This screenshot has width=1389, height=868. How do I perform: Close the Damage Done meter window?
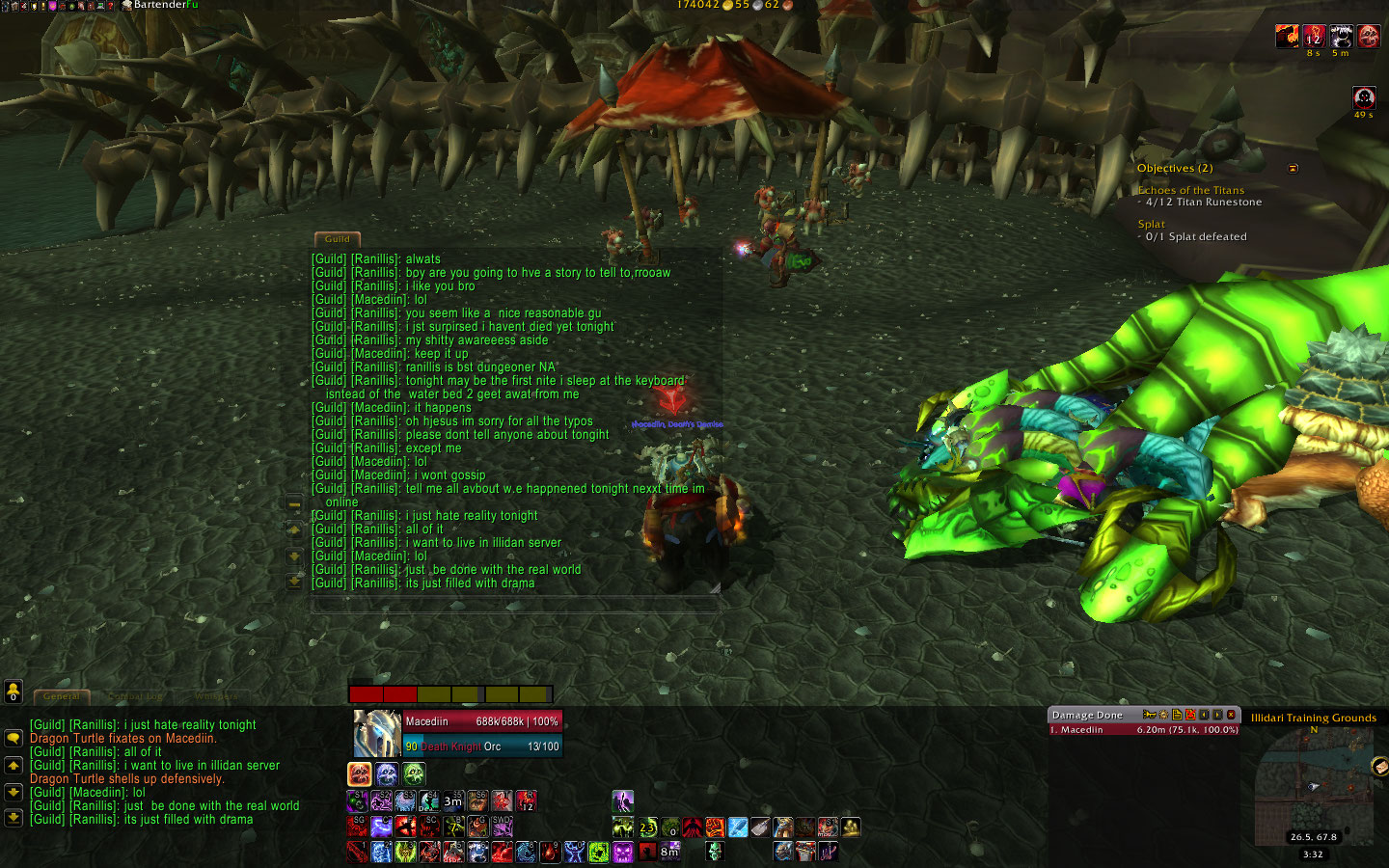pos(1231,715)
